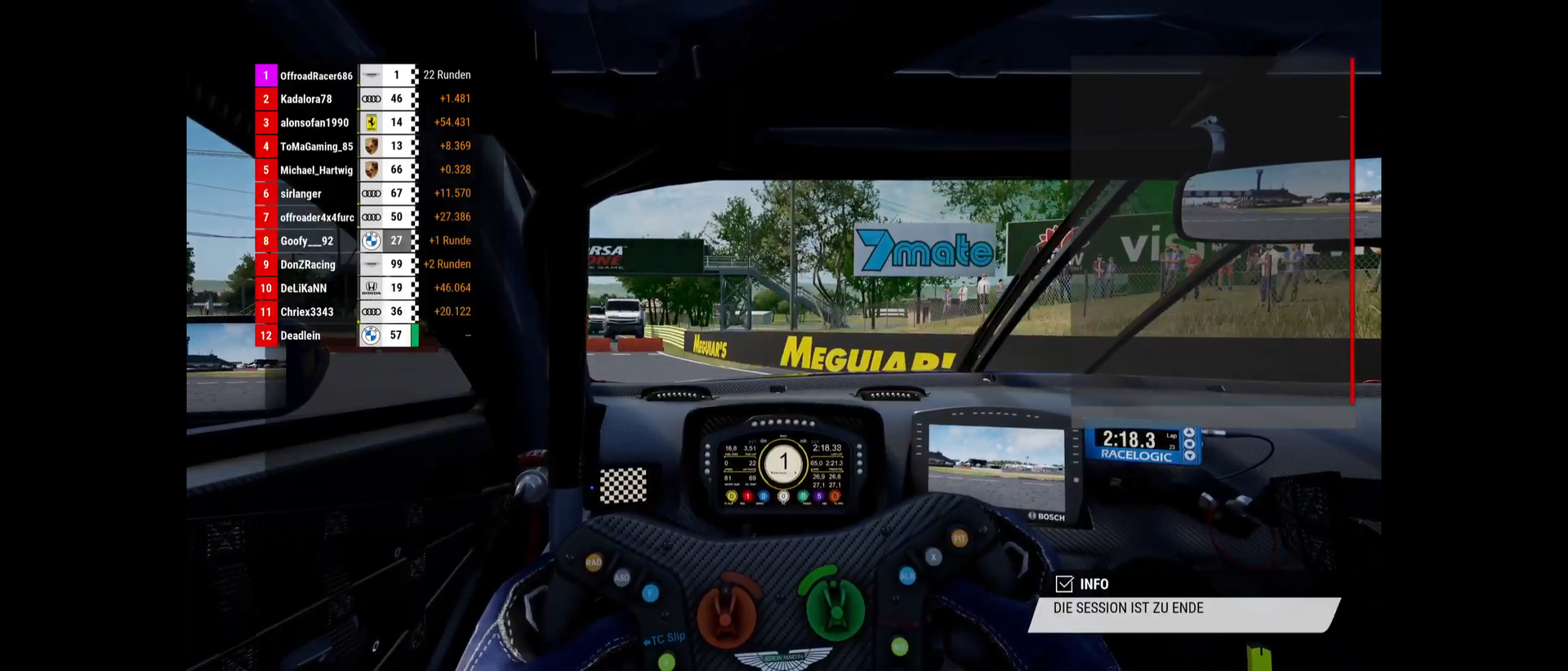Choose offroader4x4furc in the leaderboard
1568x671 pixels.
(317, 218)
